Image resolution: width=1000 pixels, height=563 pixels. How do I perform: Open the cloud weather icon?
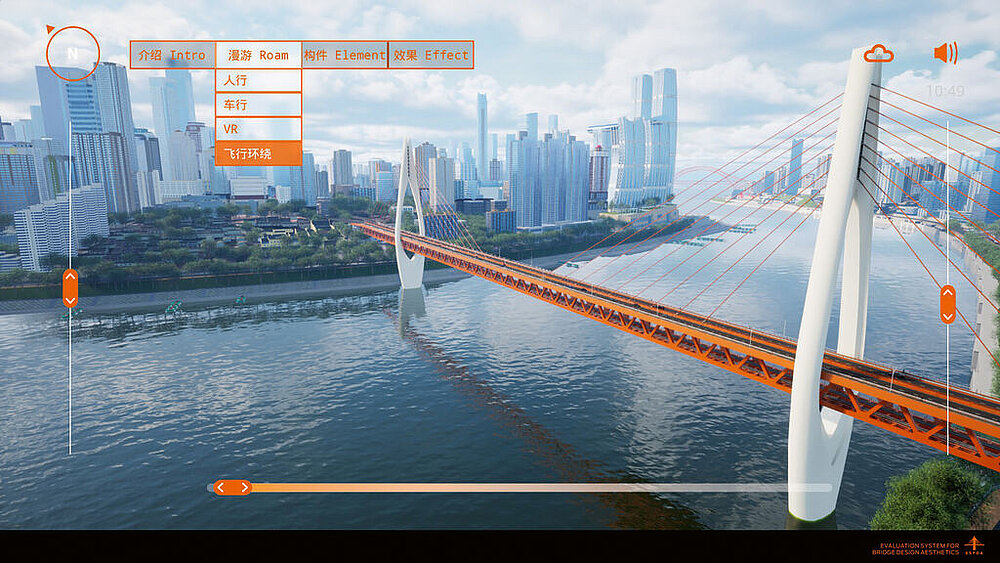click(878, 54)
